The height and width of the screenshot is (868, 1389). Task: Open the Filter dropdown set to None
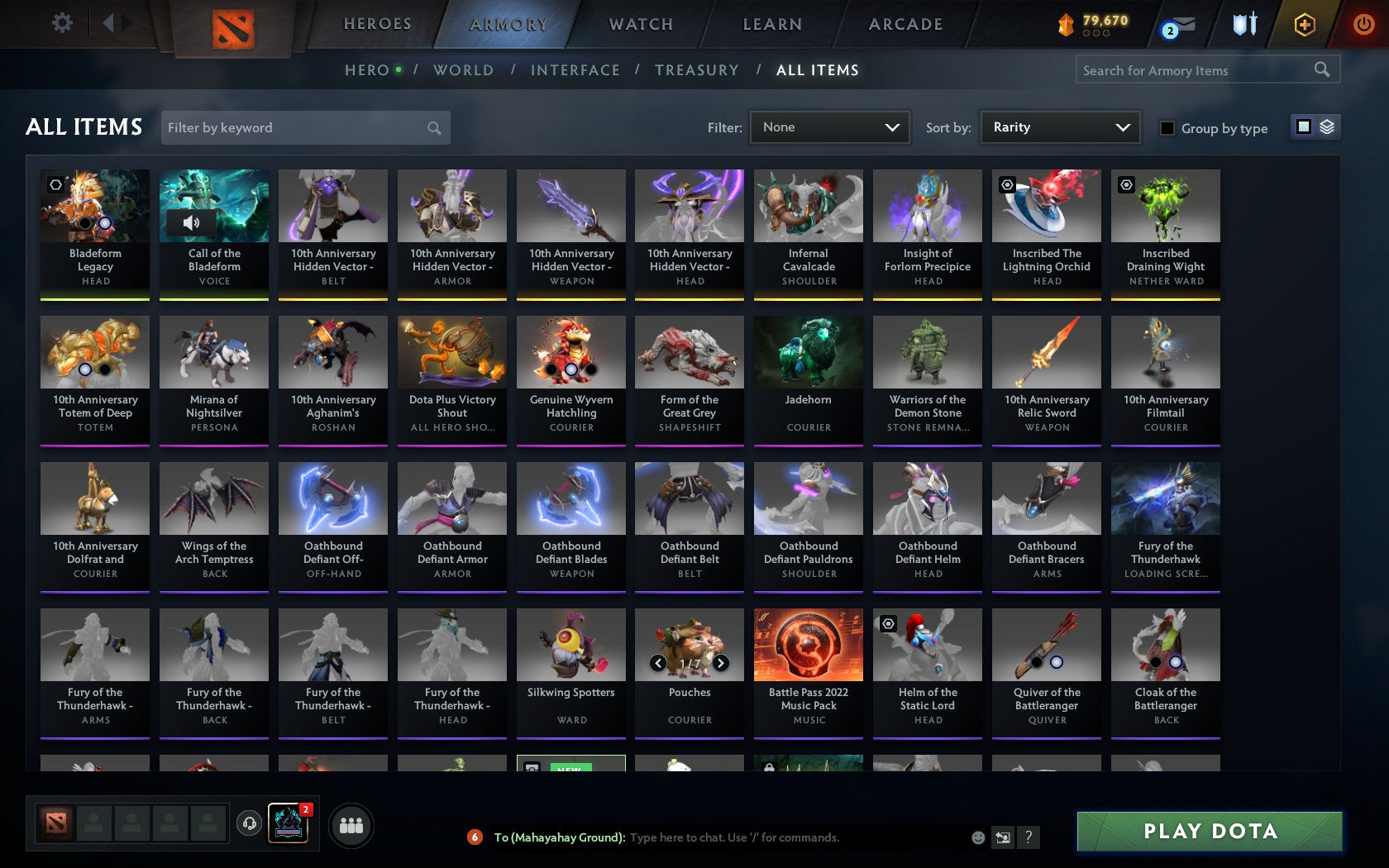829,126
